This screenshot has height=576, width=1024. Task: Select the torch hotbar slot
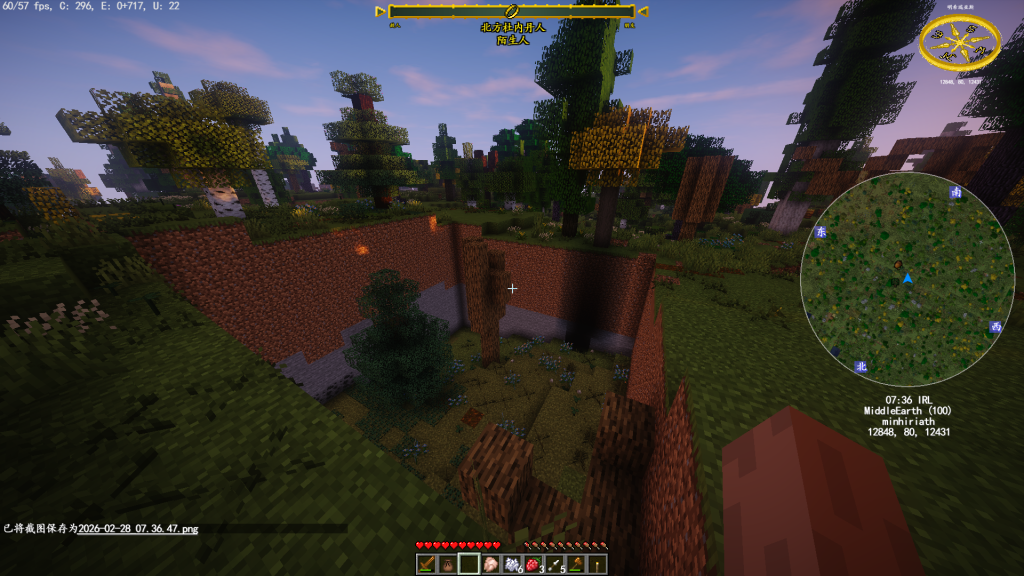(598, 564)
